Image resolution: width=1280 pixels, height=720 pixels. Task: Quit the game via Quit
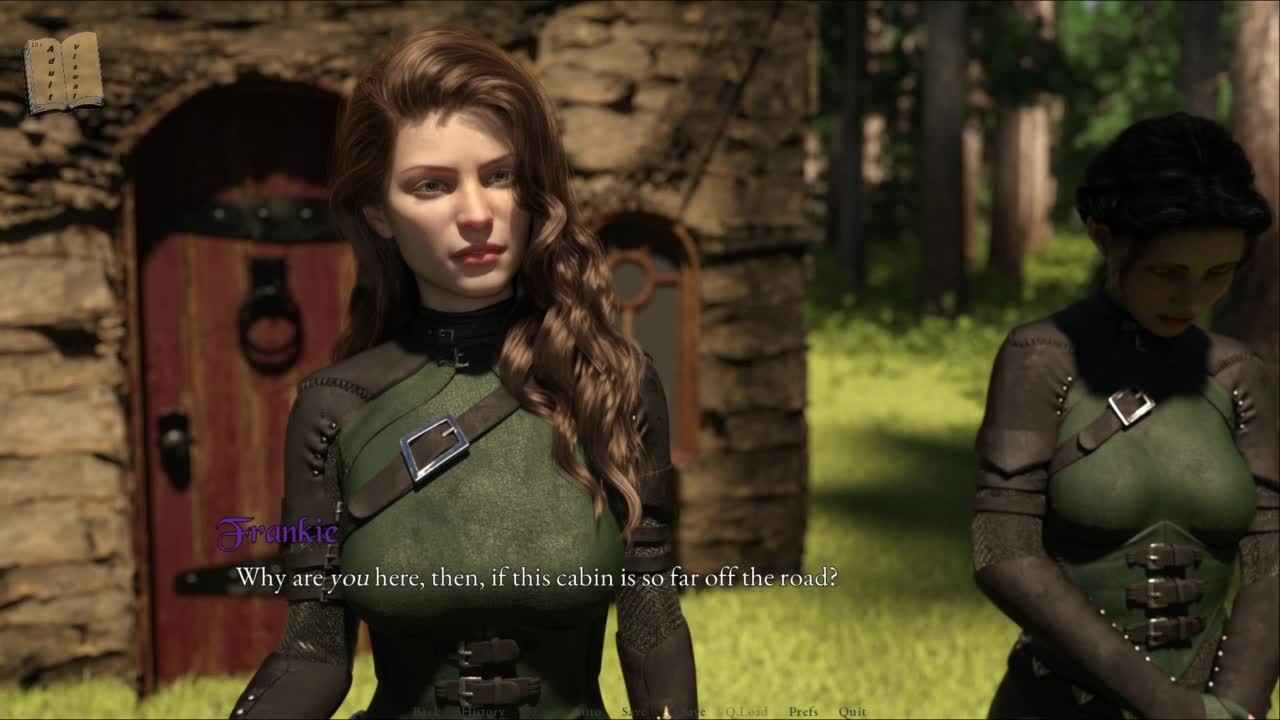(x=852, y=712)
